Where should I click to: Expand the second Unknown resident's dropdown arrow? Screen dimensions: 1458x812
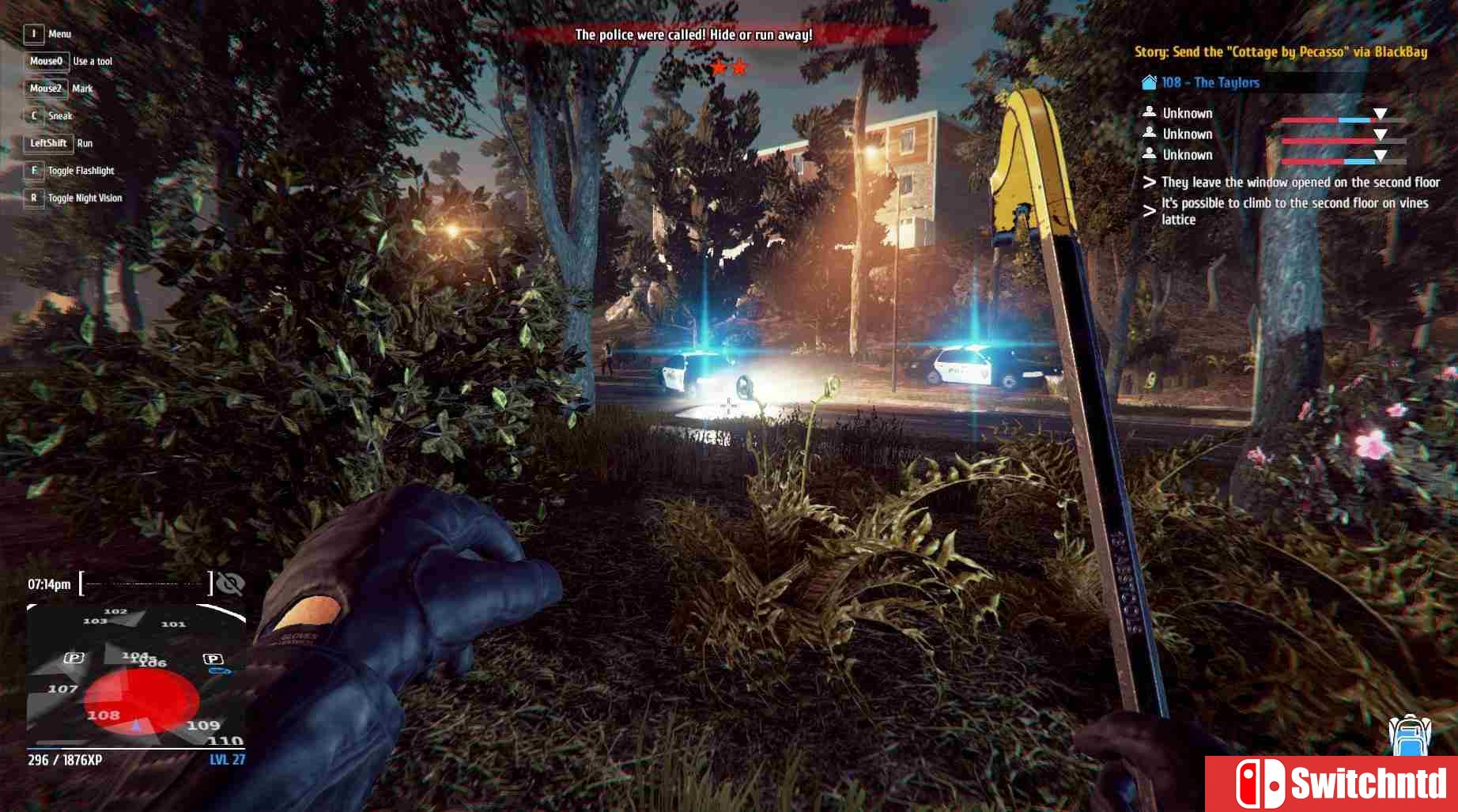[1380, 134]
